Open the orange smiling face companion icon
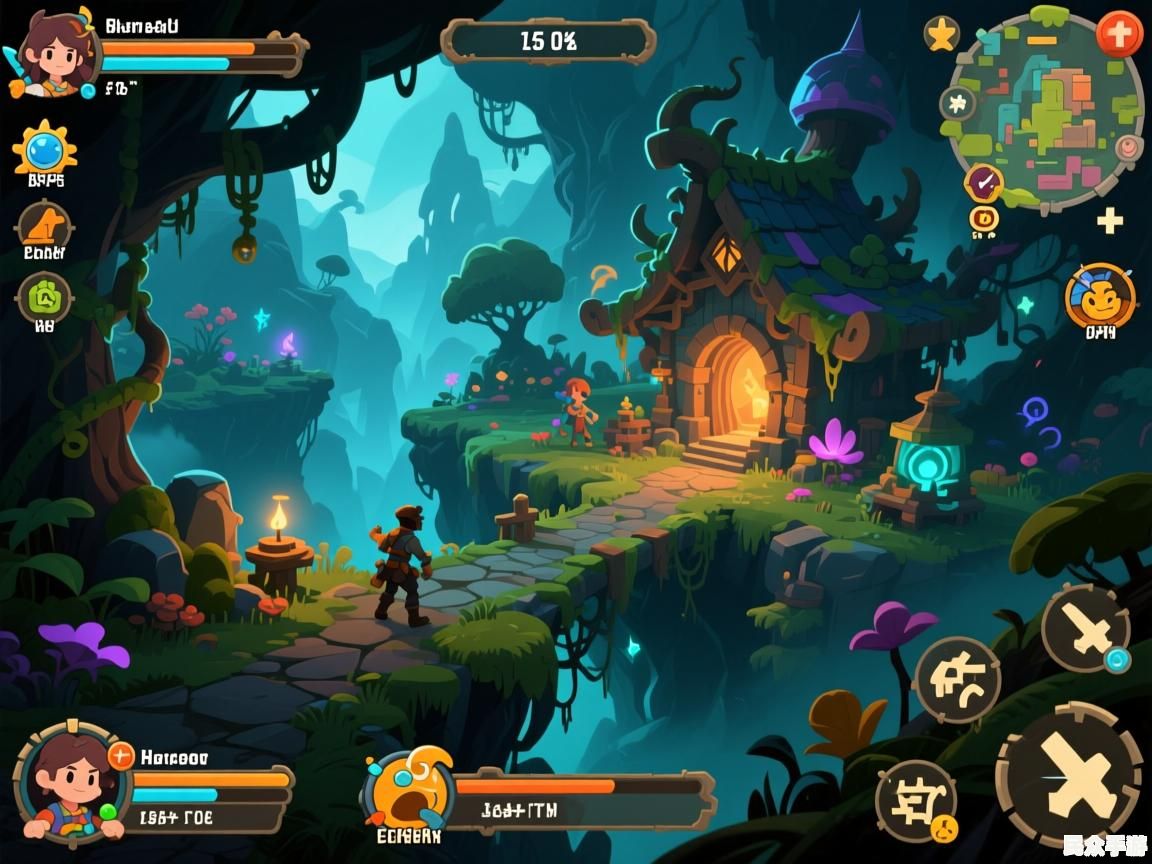1152x864 pixels. (x=1099, y=297)
